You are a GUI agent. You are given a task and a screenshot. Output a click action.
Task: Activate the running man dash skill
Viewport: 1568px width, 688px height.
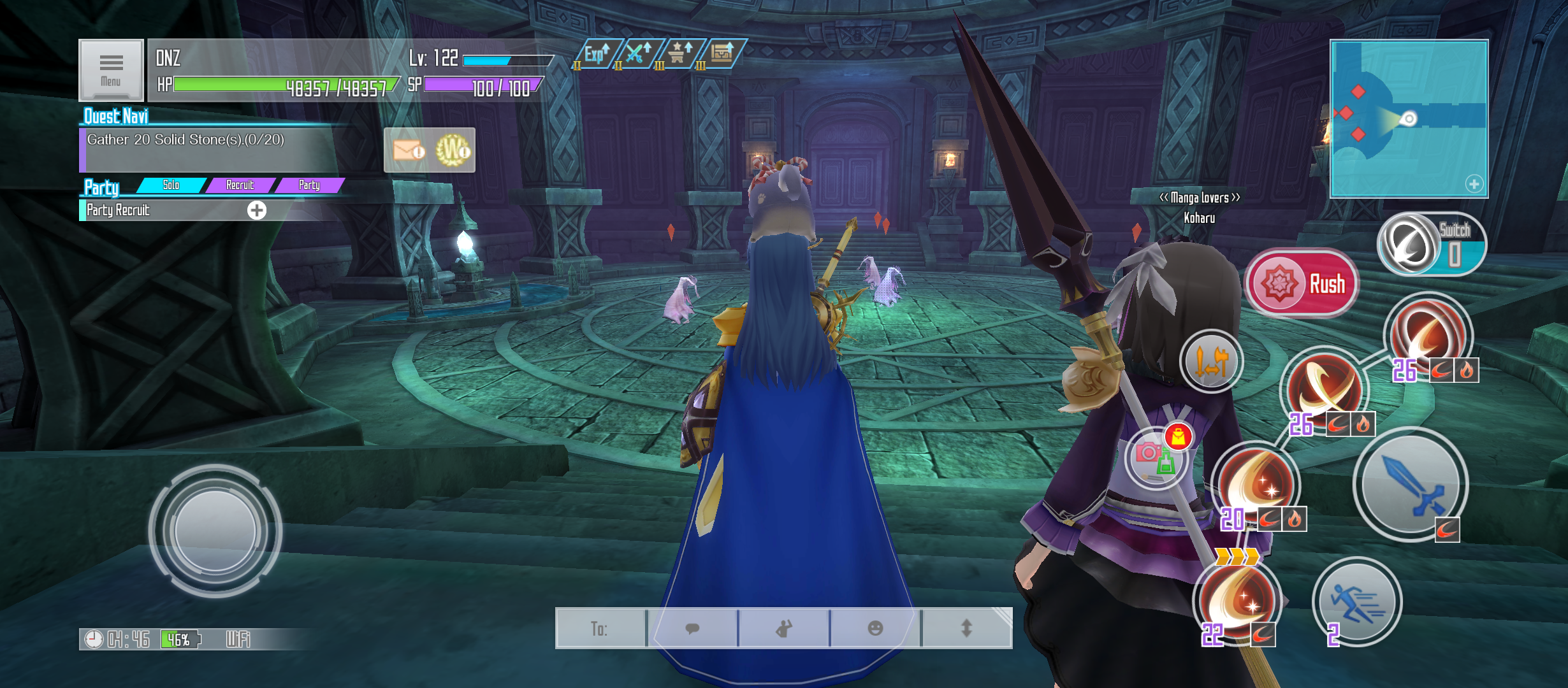[x=1356, y=601]
